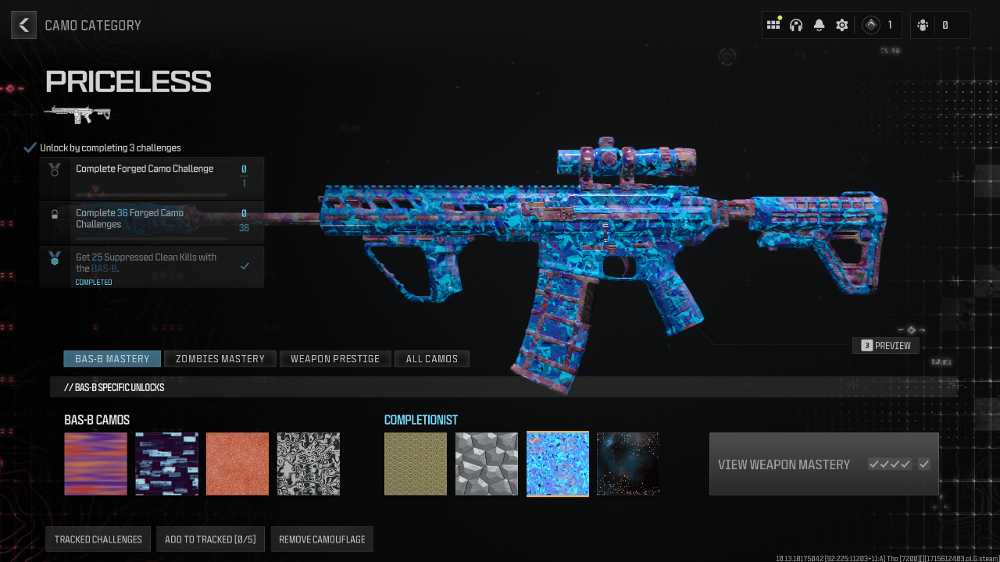Select the Weapon Prestige tab

click(334, 358)
